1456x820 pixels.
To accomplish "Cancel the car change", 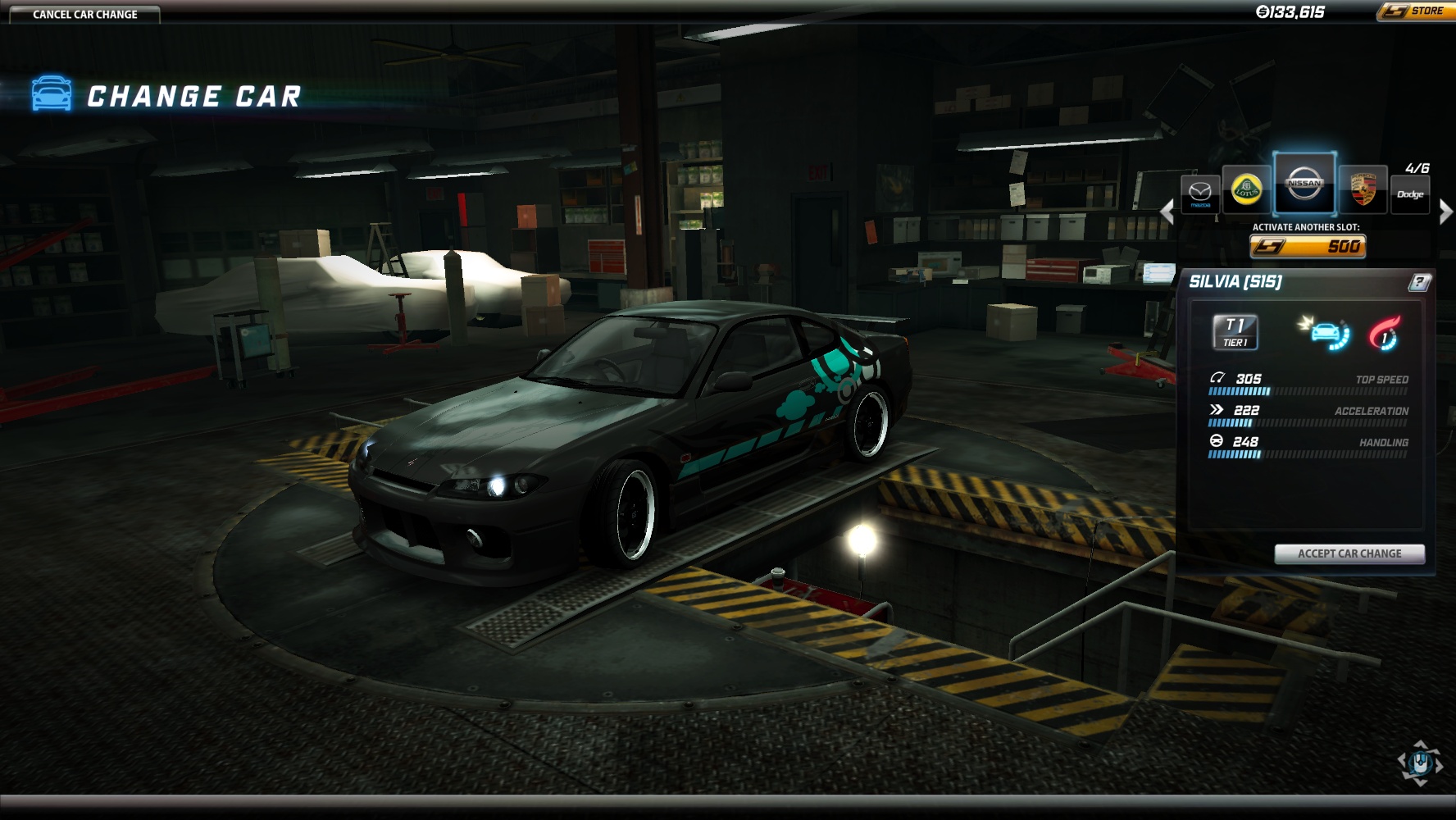I will click(x=84, y=14).
